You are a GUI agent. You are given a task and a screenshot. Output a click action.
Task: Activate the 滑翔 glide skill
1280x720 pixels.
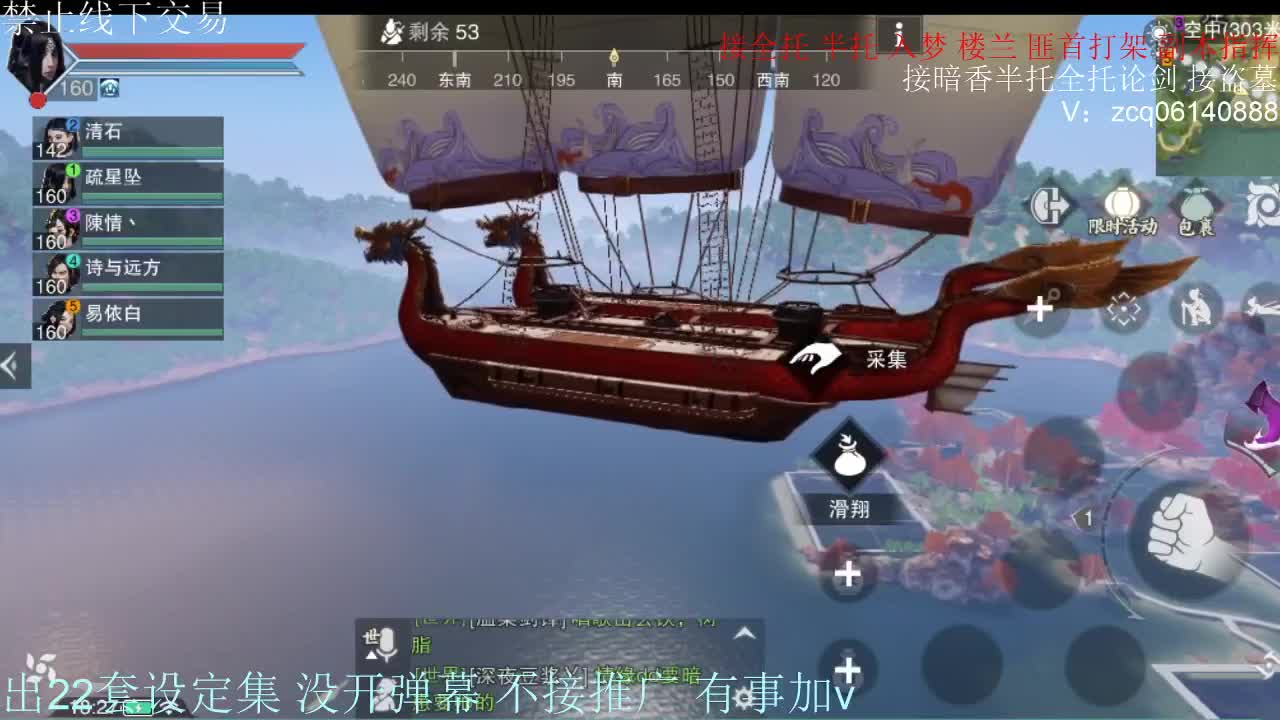[x=848, y=465]
